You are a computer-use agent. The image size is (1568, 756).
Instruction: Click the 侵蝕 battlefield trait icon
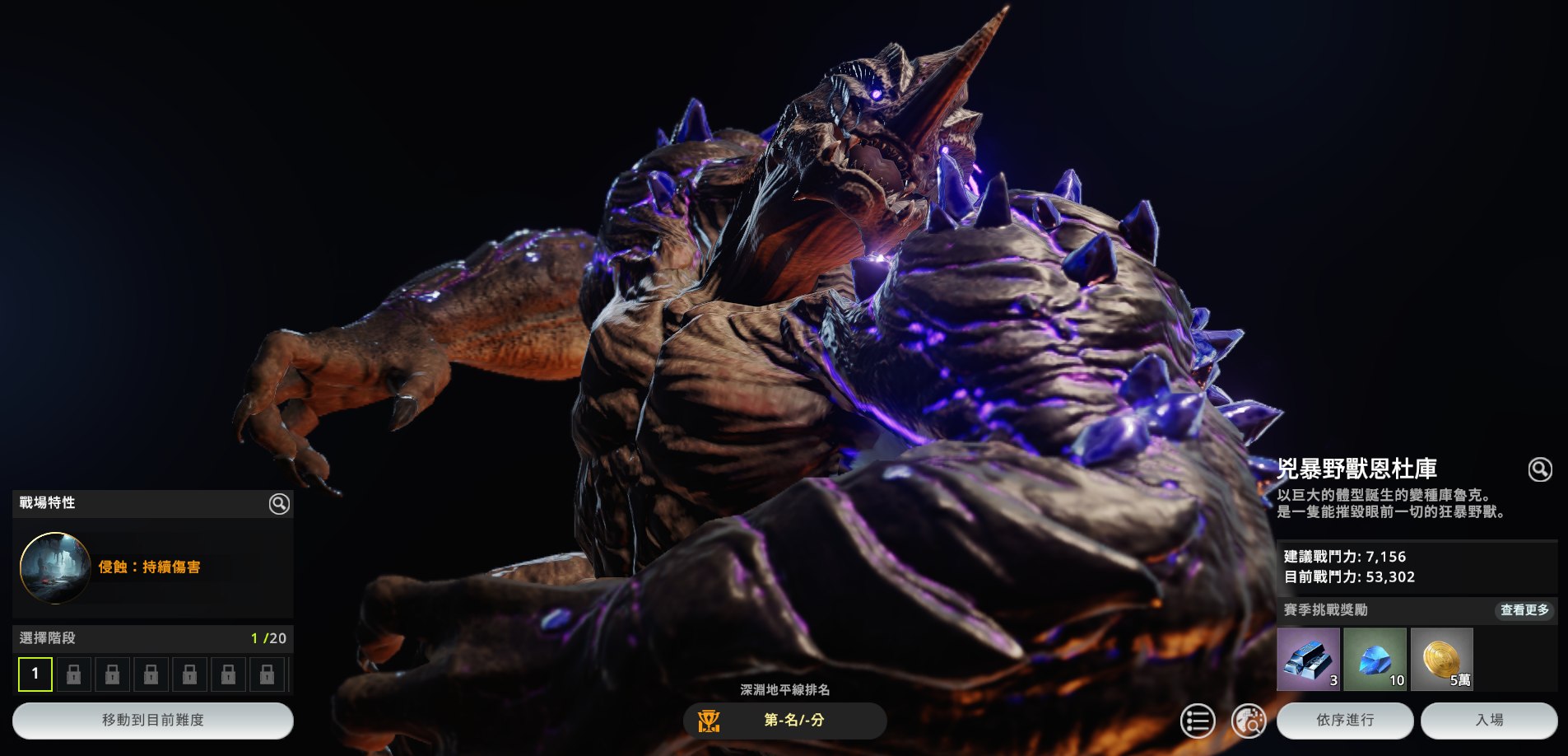55,567
